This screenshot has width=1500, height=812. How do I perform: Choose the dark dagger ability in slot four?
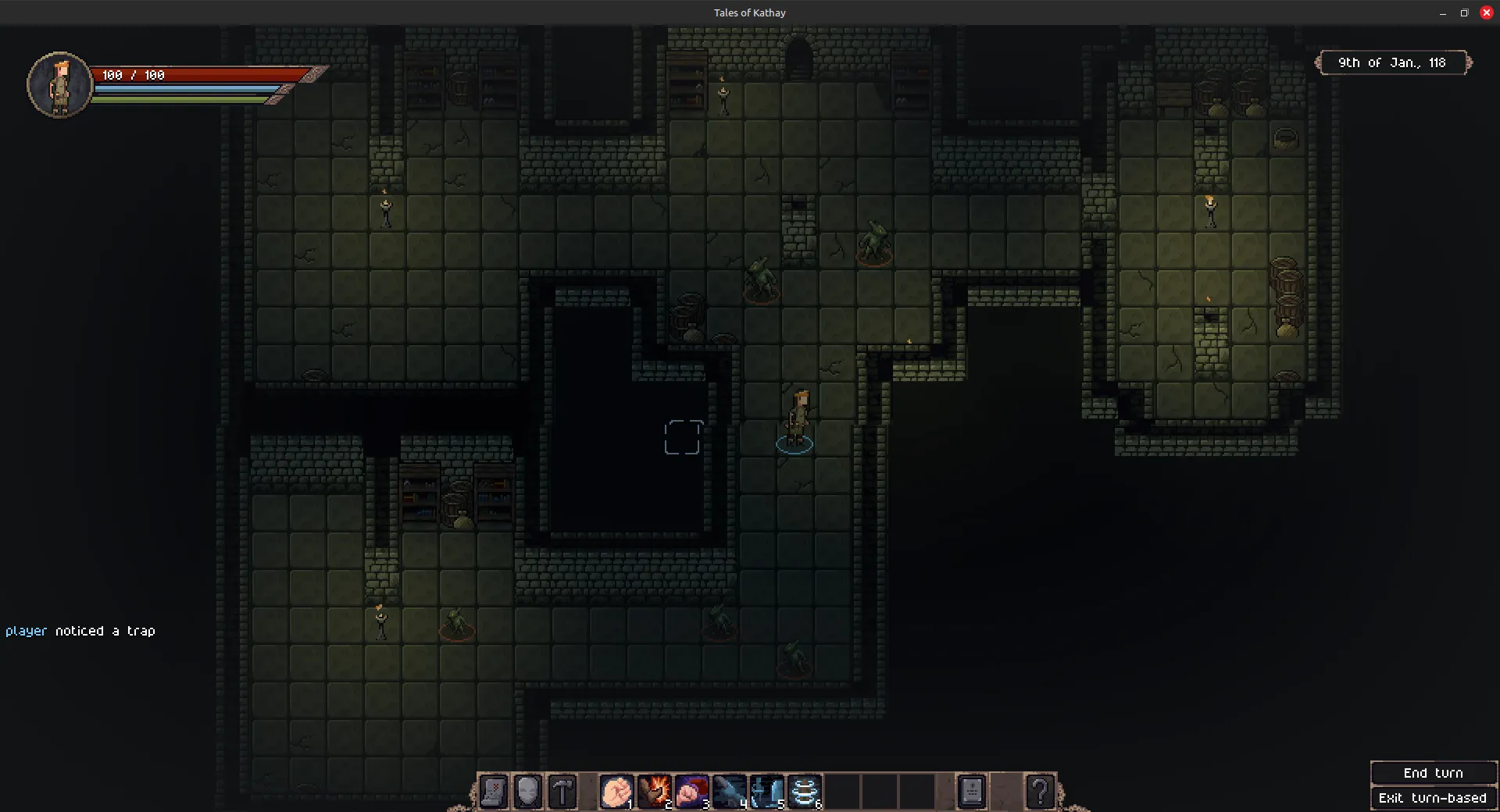[x=730, y=792]
